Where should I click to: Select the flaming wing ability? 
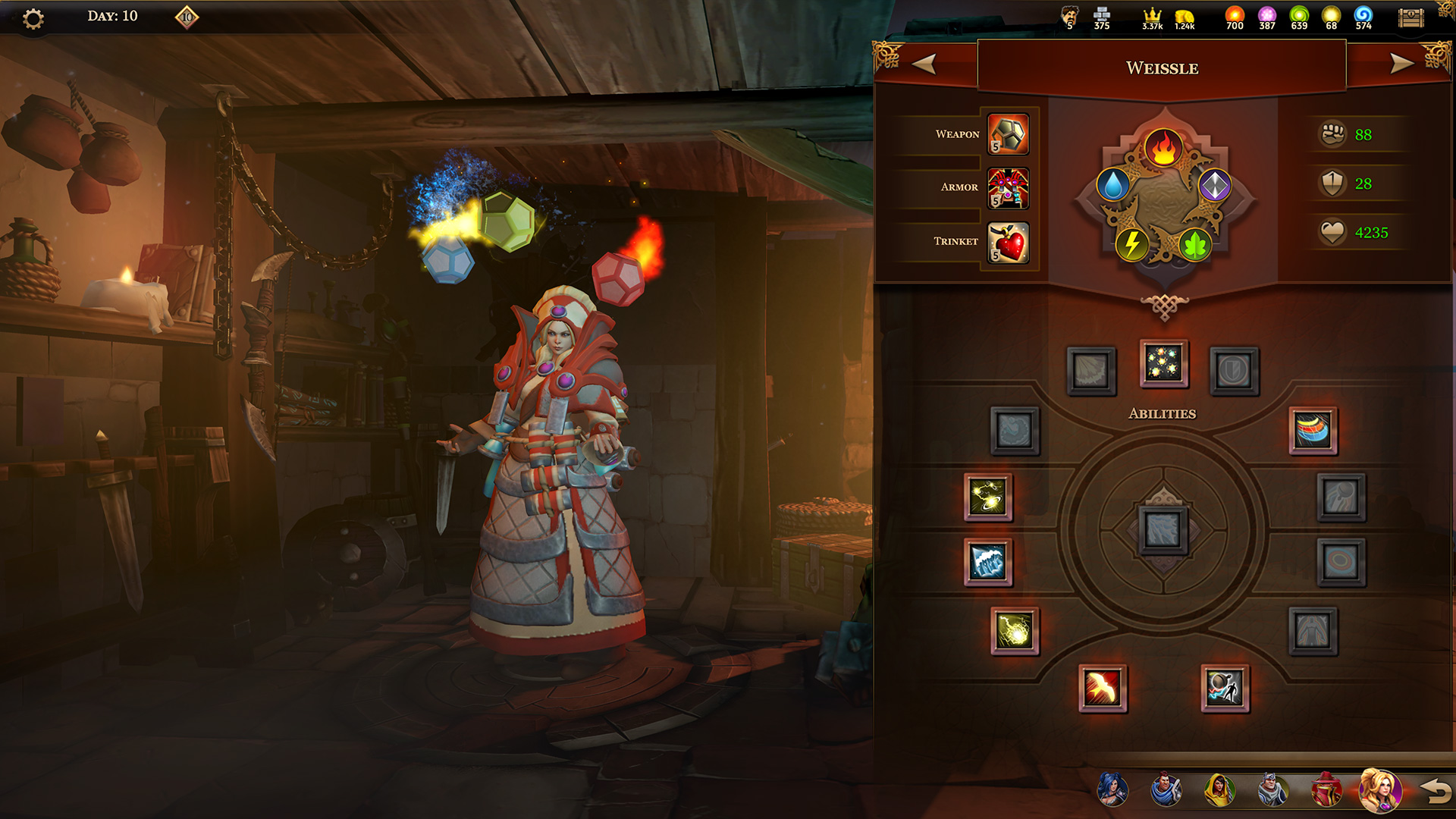tap(1102, 689)
